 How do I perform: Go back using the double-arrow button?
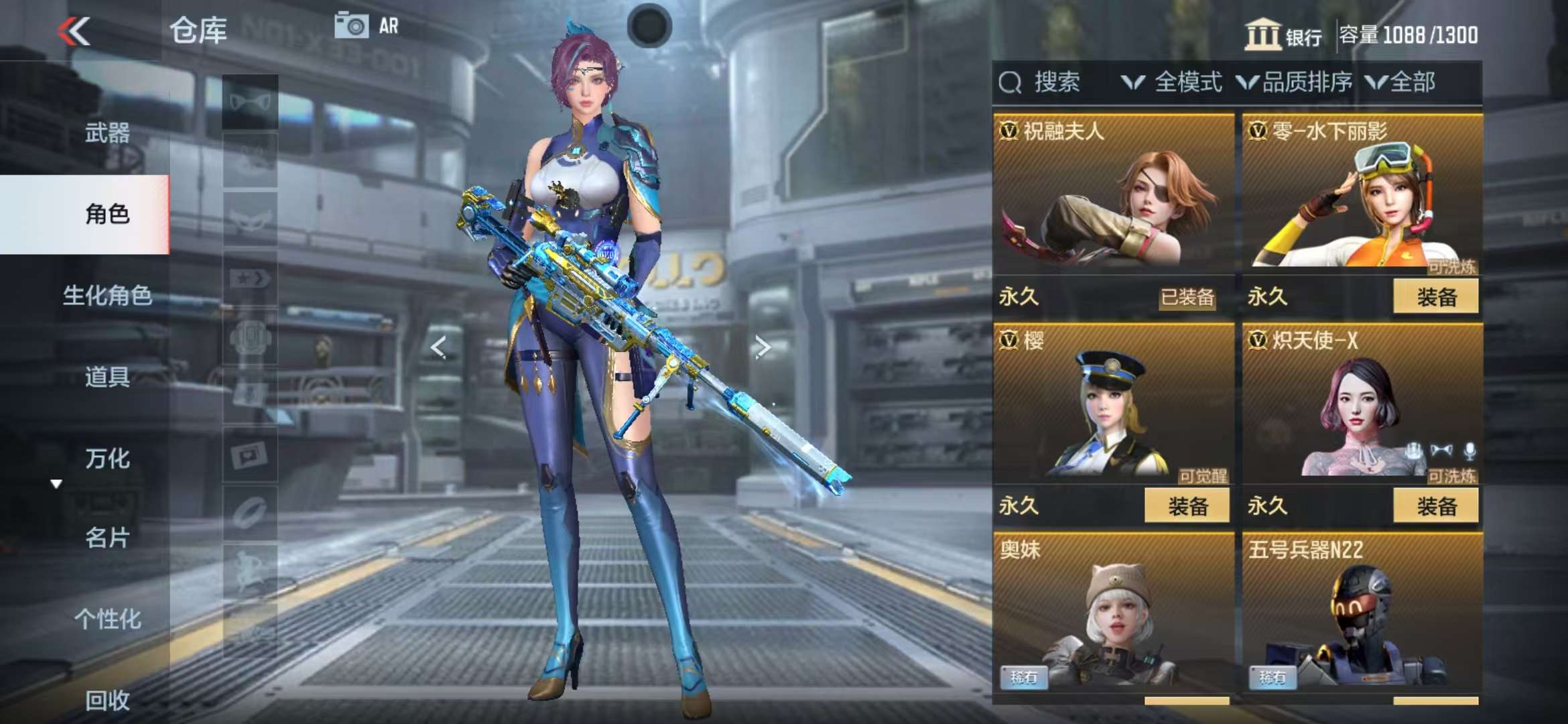[x=74, y=32]
